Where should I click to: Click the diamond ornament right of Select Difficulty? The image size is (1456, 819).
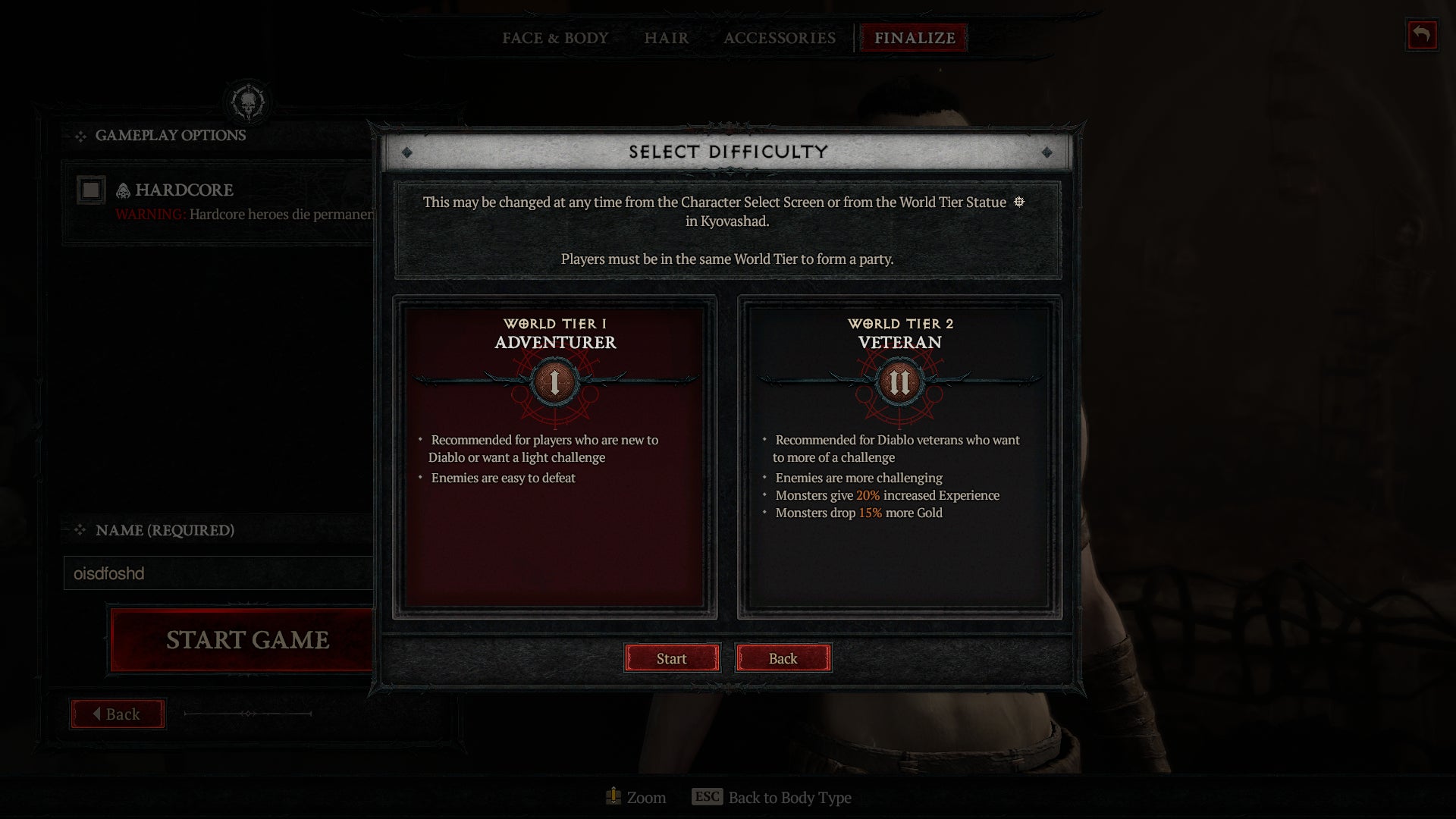tap(1047, 152)
